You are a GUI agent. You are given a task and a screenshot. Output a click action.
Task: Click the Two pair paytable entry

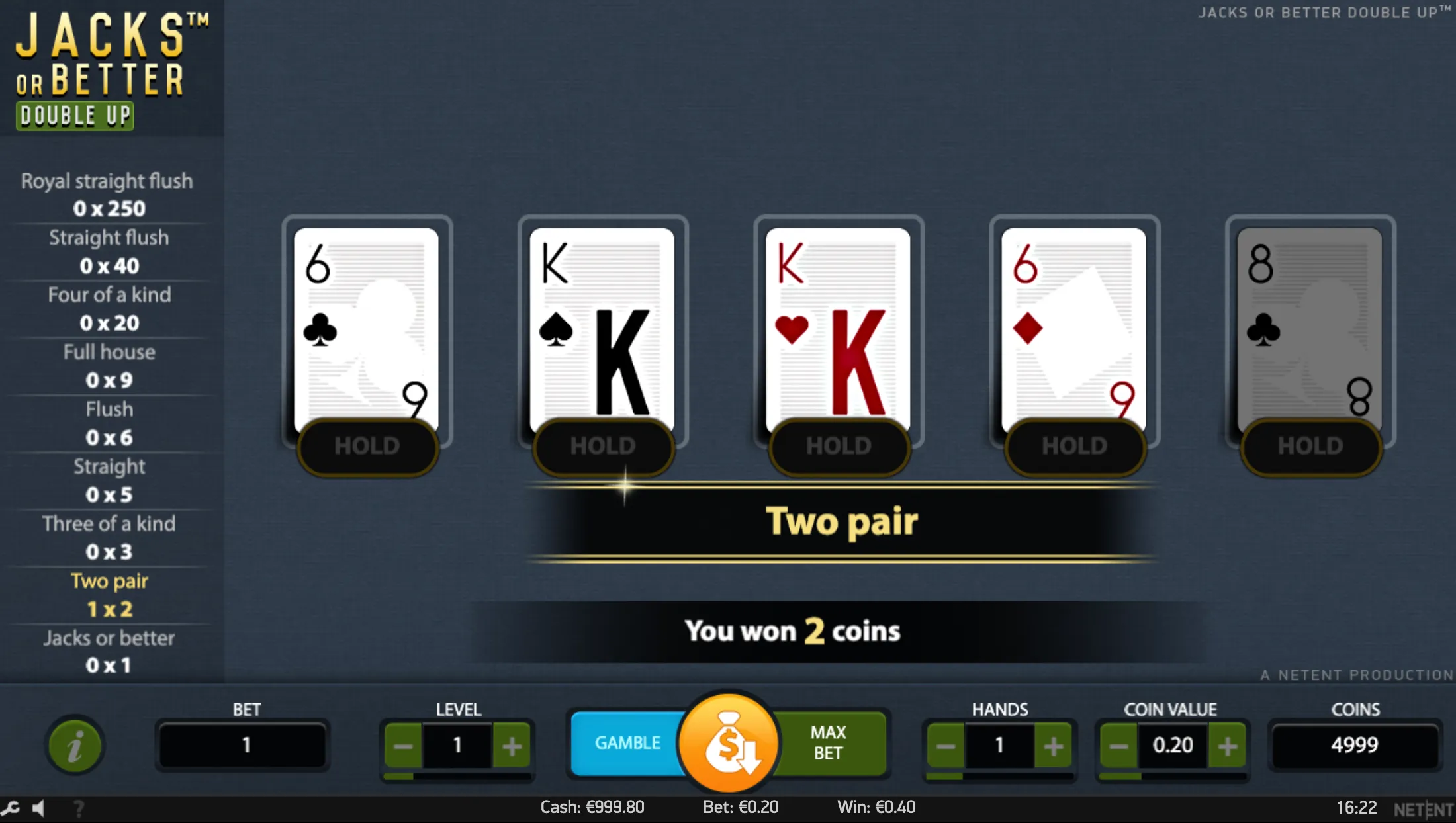(x=109, y=594)
